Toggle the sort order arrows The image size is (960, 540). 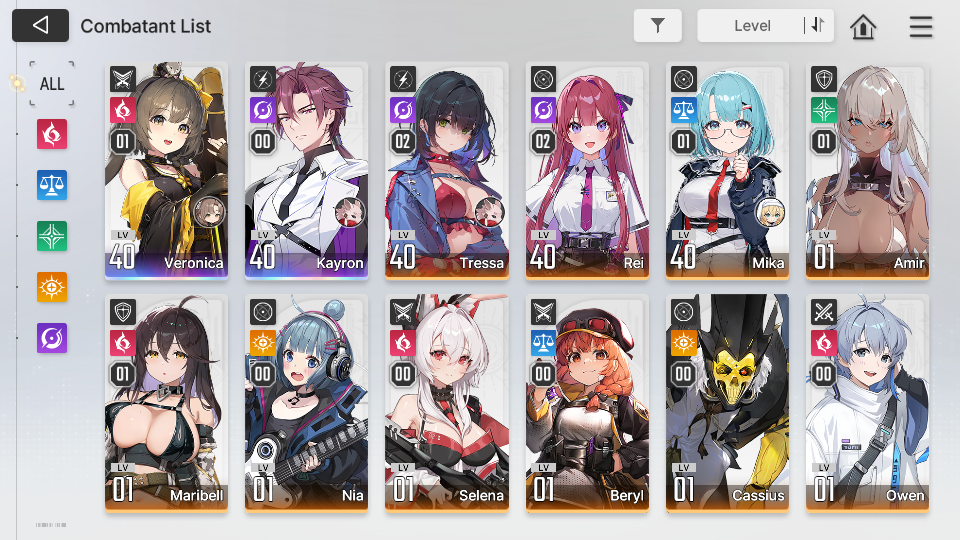pyautogui.click(x=818, y=26)
